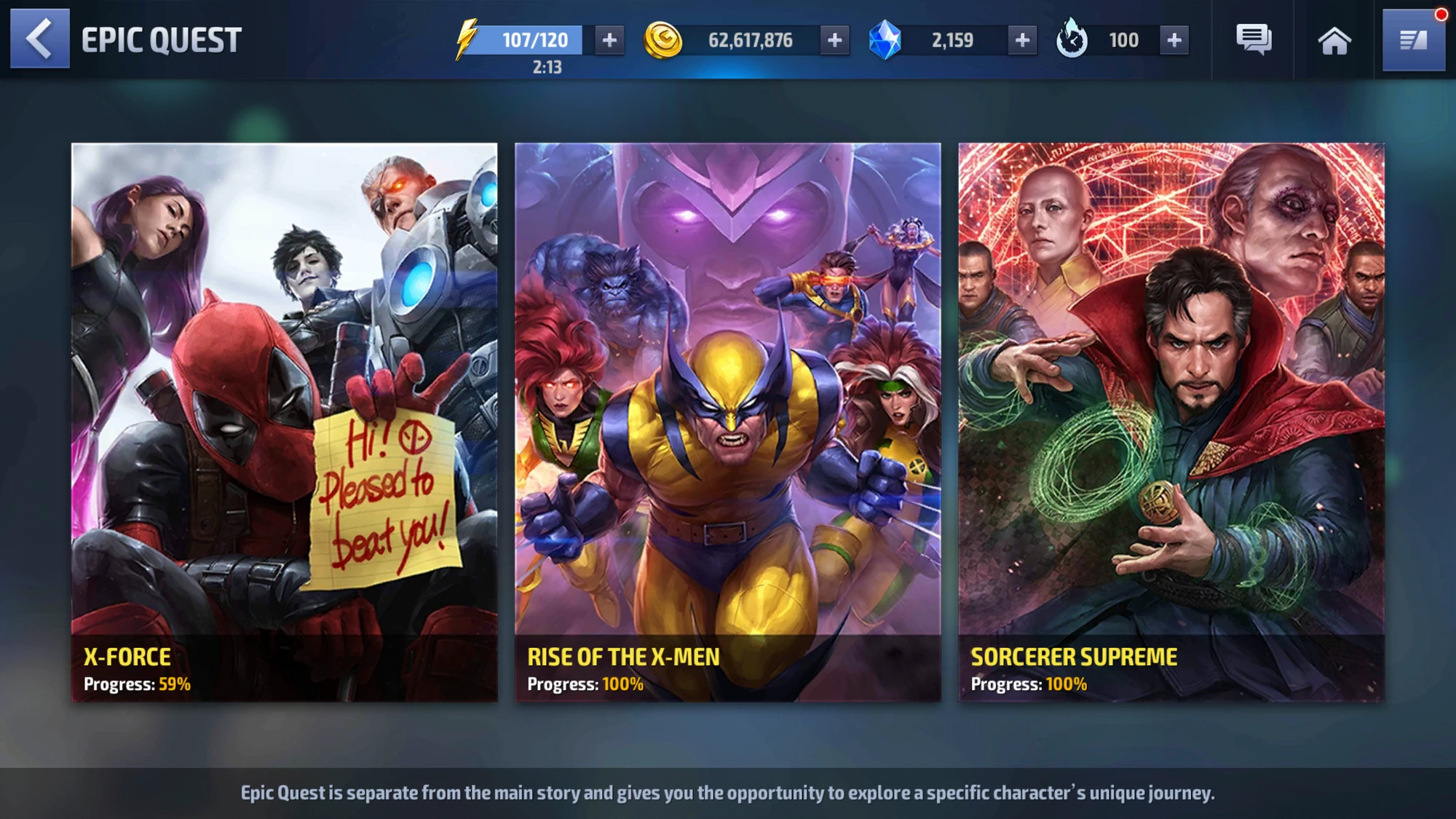The image size is (1456, 819).
Task: Click the back arrow next to Epic Quest
Action: [40, 40]
